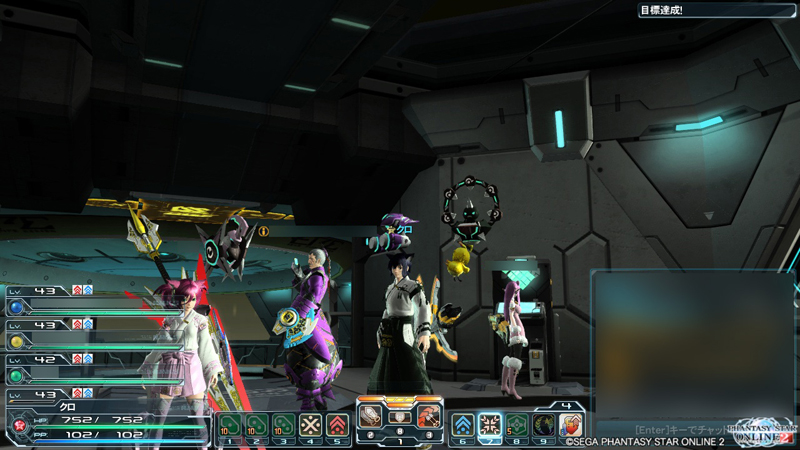800x450 pixels.
Task: Use the green hexagon item in slot 8
Action: (517, 425)
